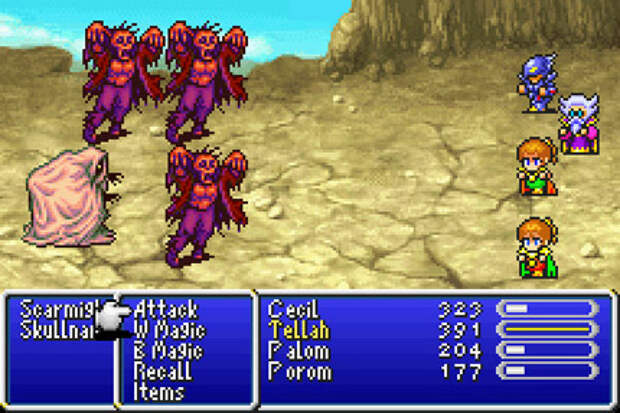
Task: Open the B Magic spell list
Action: (x=168, y=351)
